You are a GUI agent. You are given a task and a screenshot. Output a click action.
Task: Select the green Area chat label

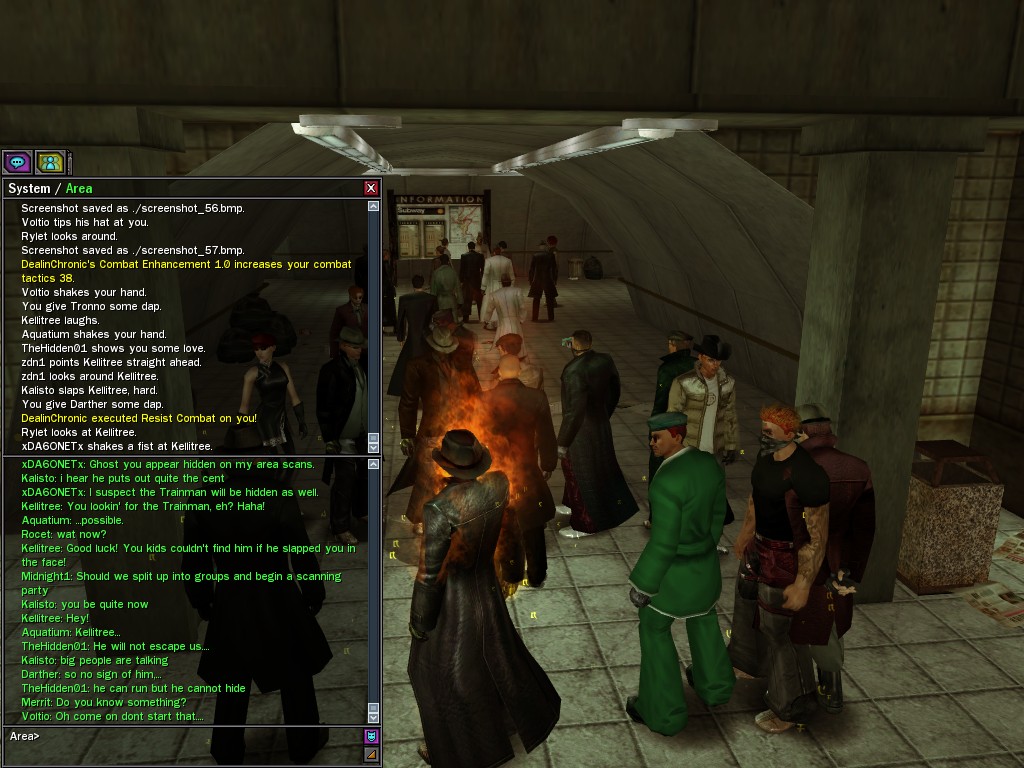79,188
